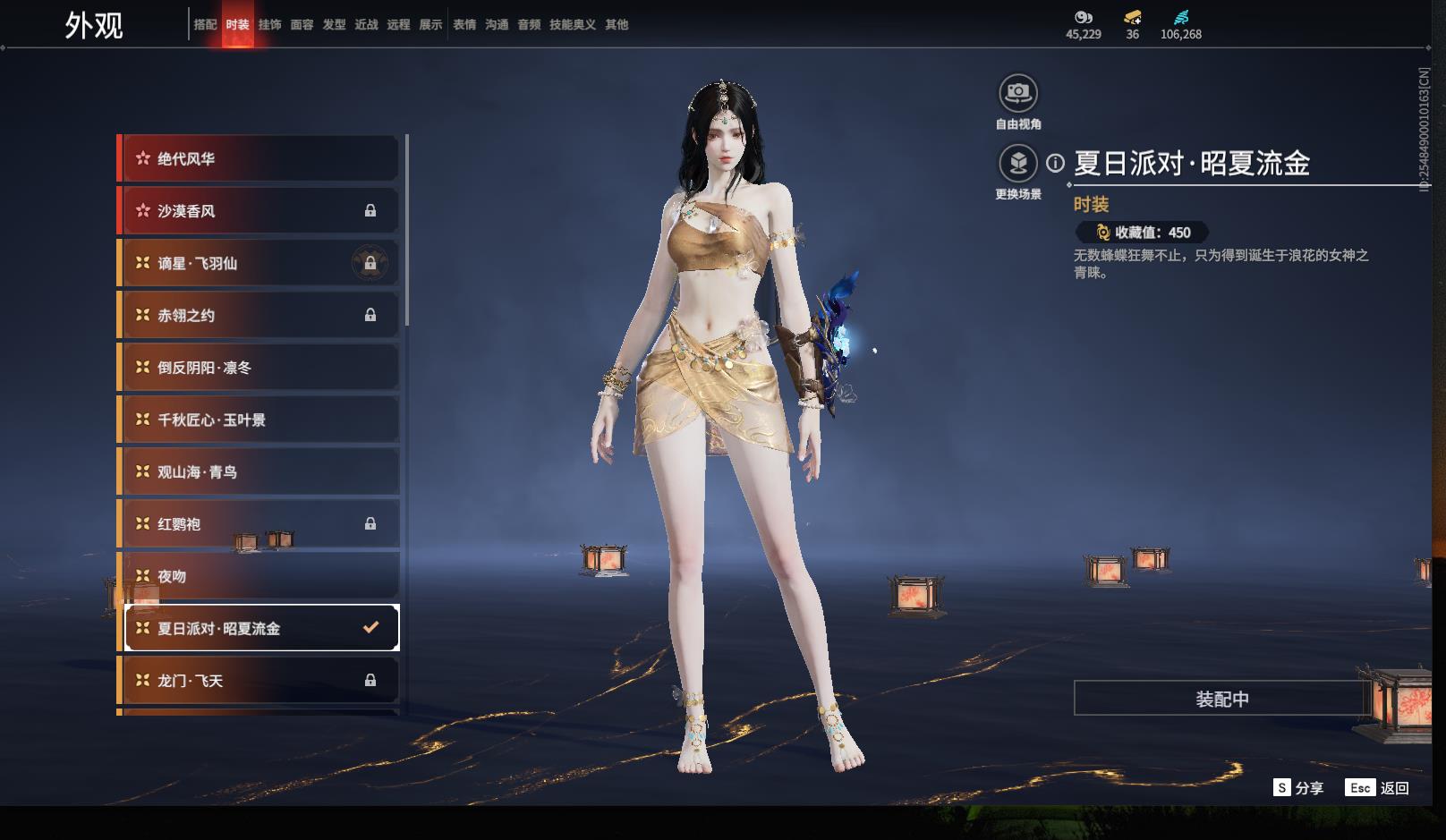1446x840 pixels.
Task: Open the info icon beside the outfit title
Action: pyautogui.click(x=1056, y=164)
